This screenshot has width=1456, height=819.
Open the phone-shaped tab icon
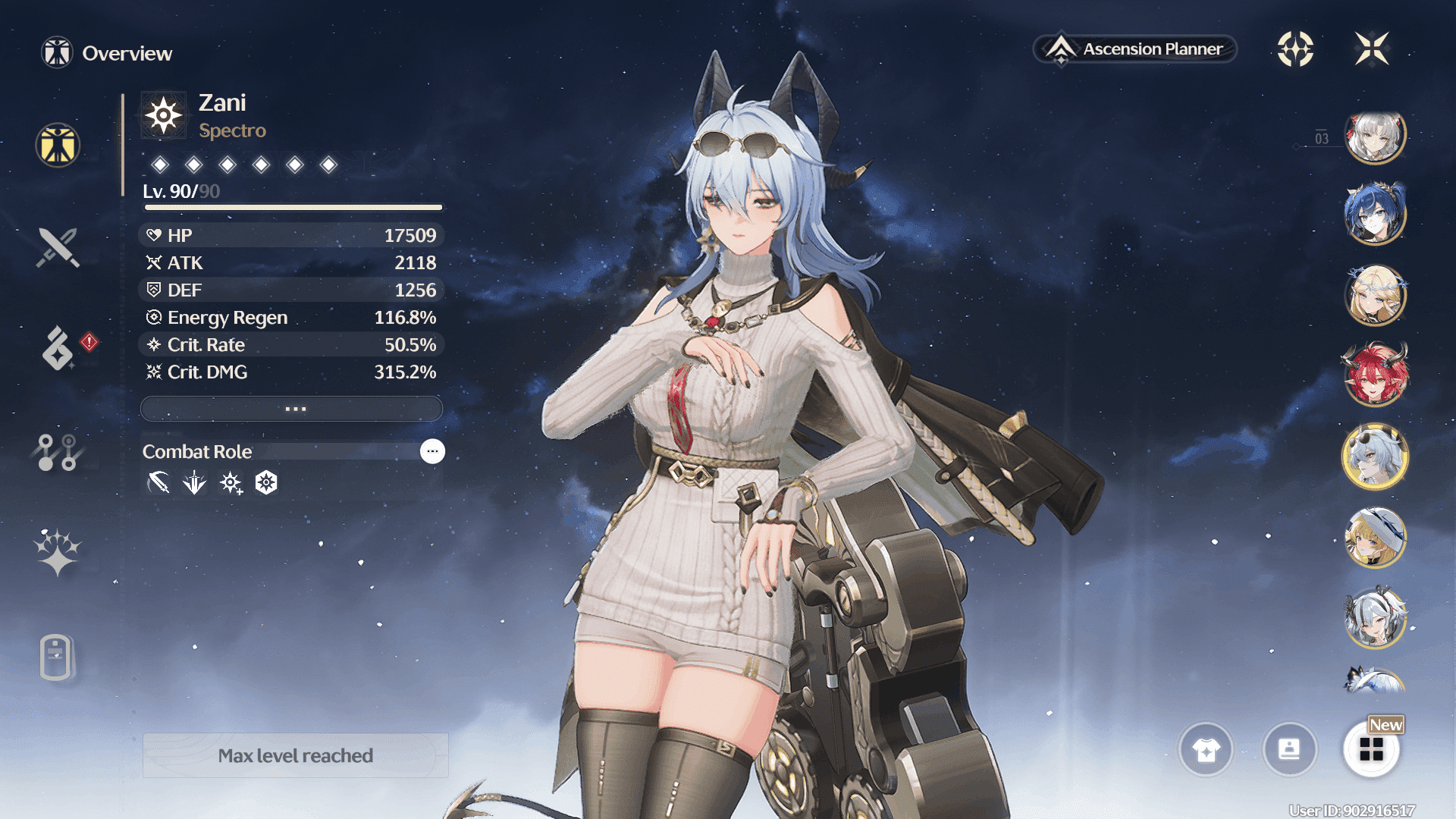tap(56, 657)
